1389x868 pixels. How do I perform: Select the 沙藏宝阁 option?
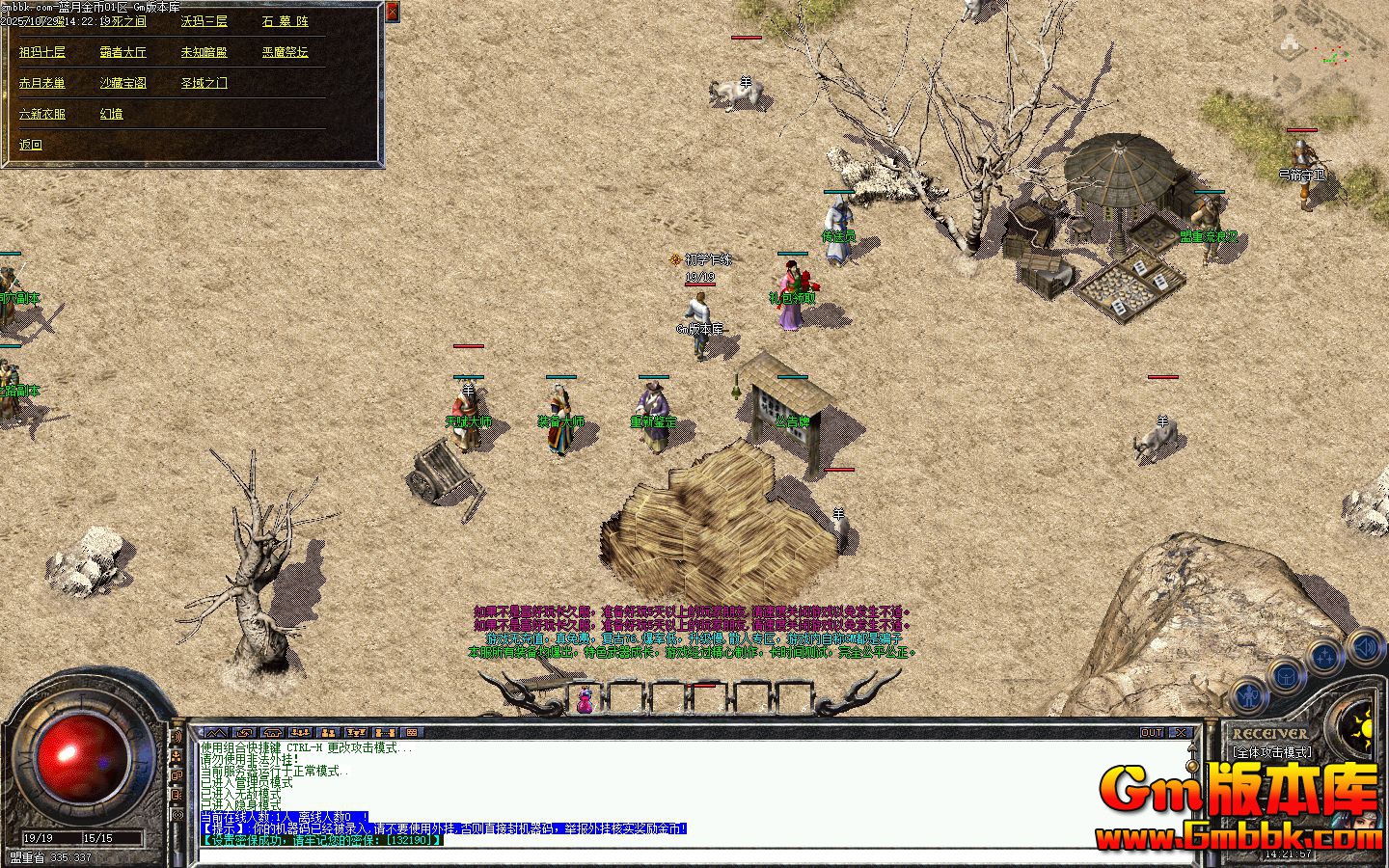click(123, 83)
